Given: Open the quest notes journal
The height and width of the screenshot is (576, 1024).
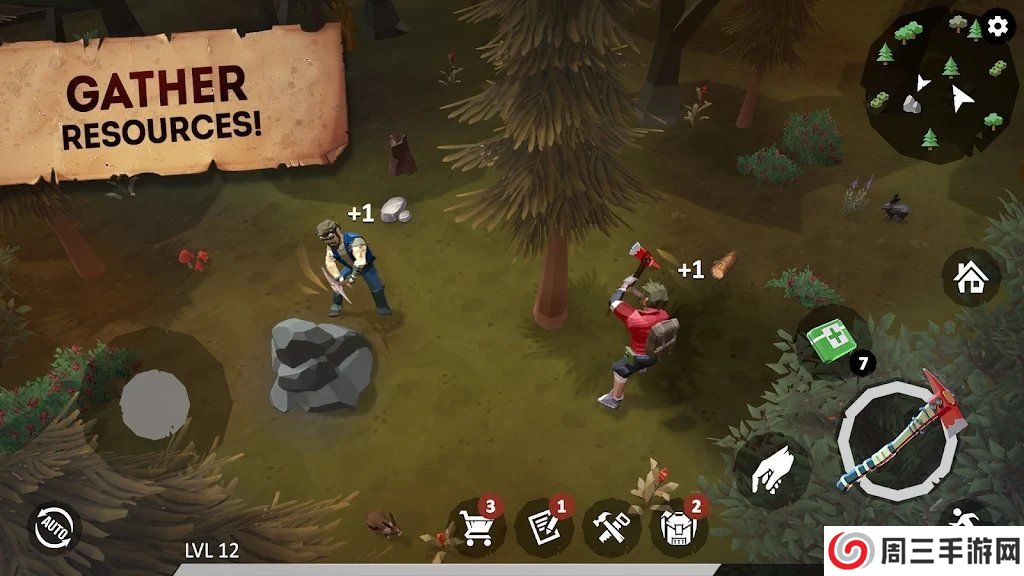Looking at the screenshot, I should [x=544, y=527].
